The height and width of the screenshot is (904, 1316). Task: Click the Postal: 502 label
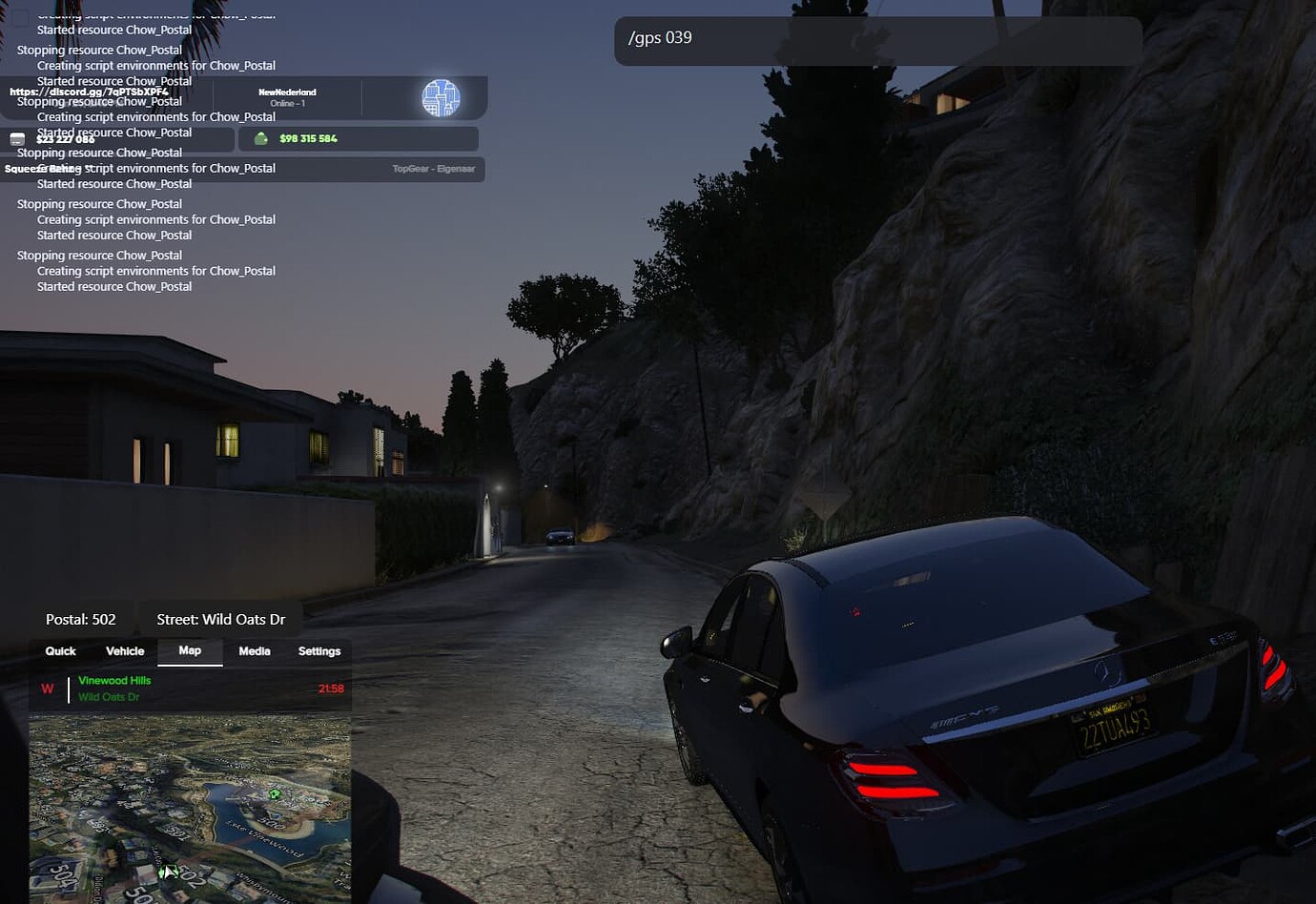82,619
